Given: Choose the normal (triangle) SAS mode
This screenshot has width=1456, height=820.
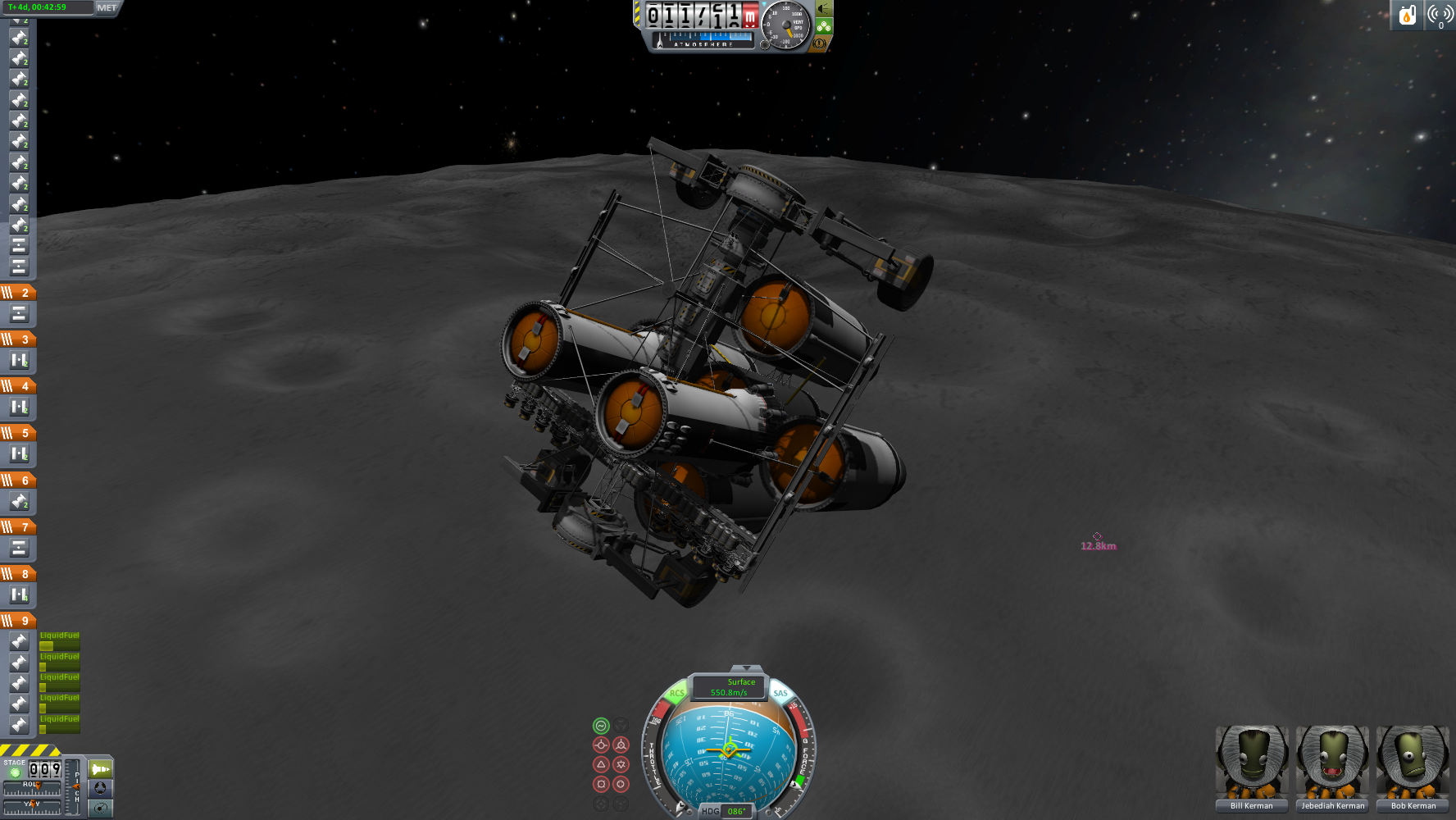Looking at the screenshot, I should point(601,764).
